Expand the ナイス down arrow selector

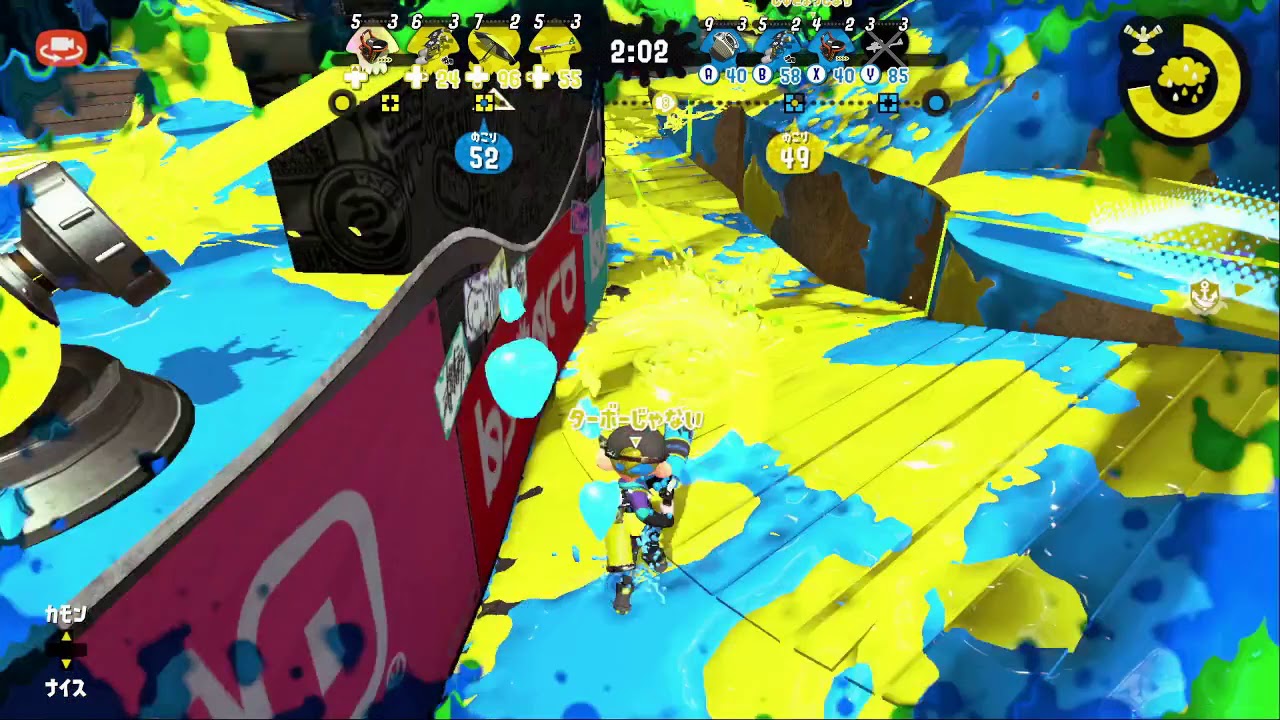point(66,663)
